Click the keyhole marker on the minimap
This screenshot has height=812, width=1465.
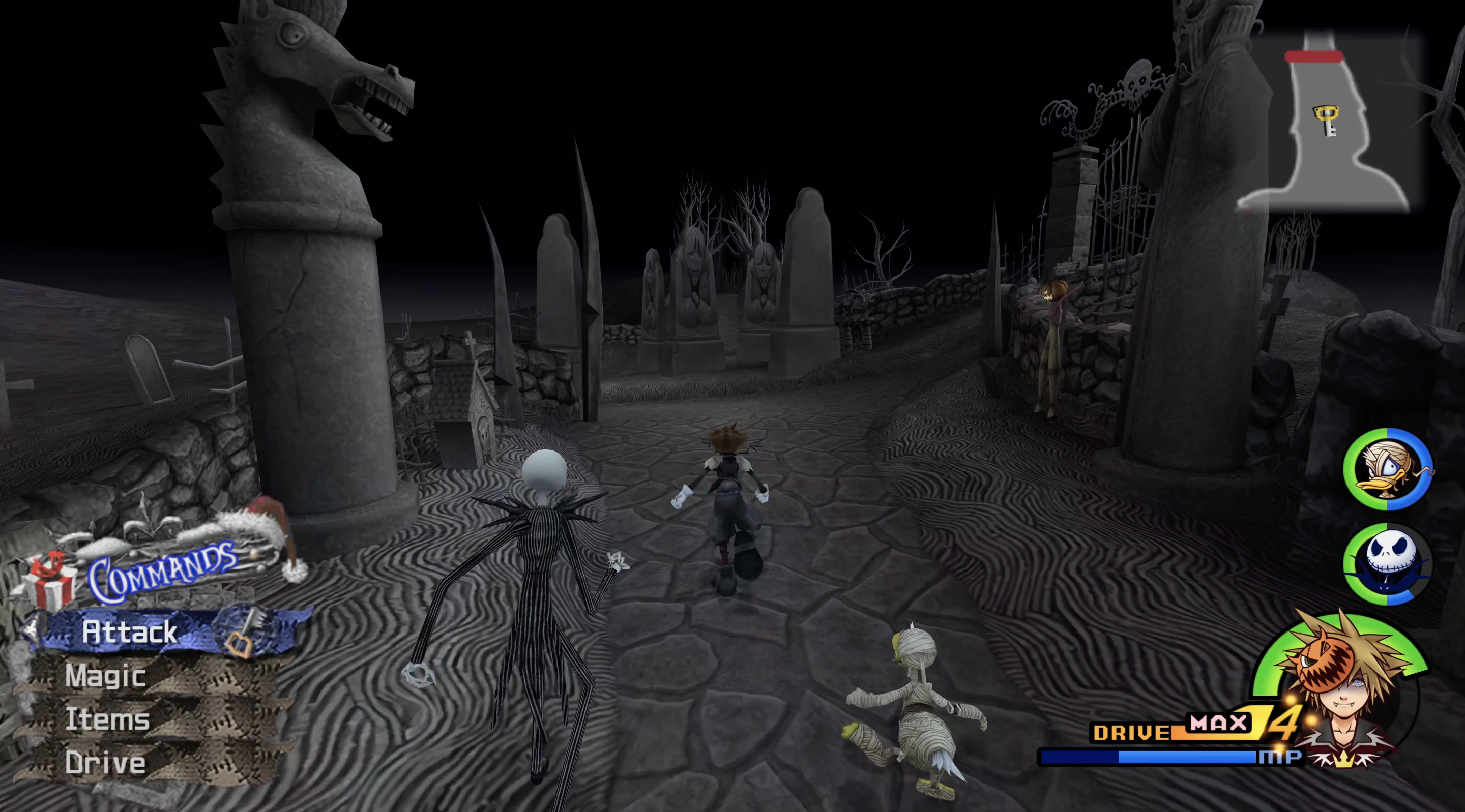coord(1326,120)
